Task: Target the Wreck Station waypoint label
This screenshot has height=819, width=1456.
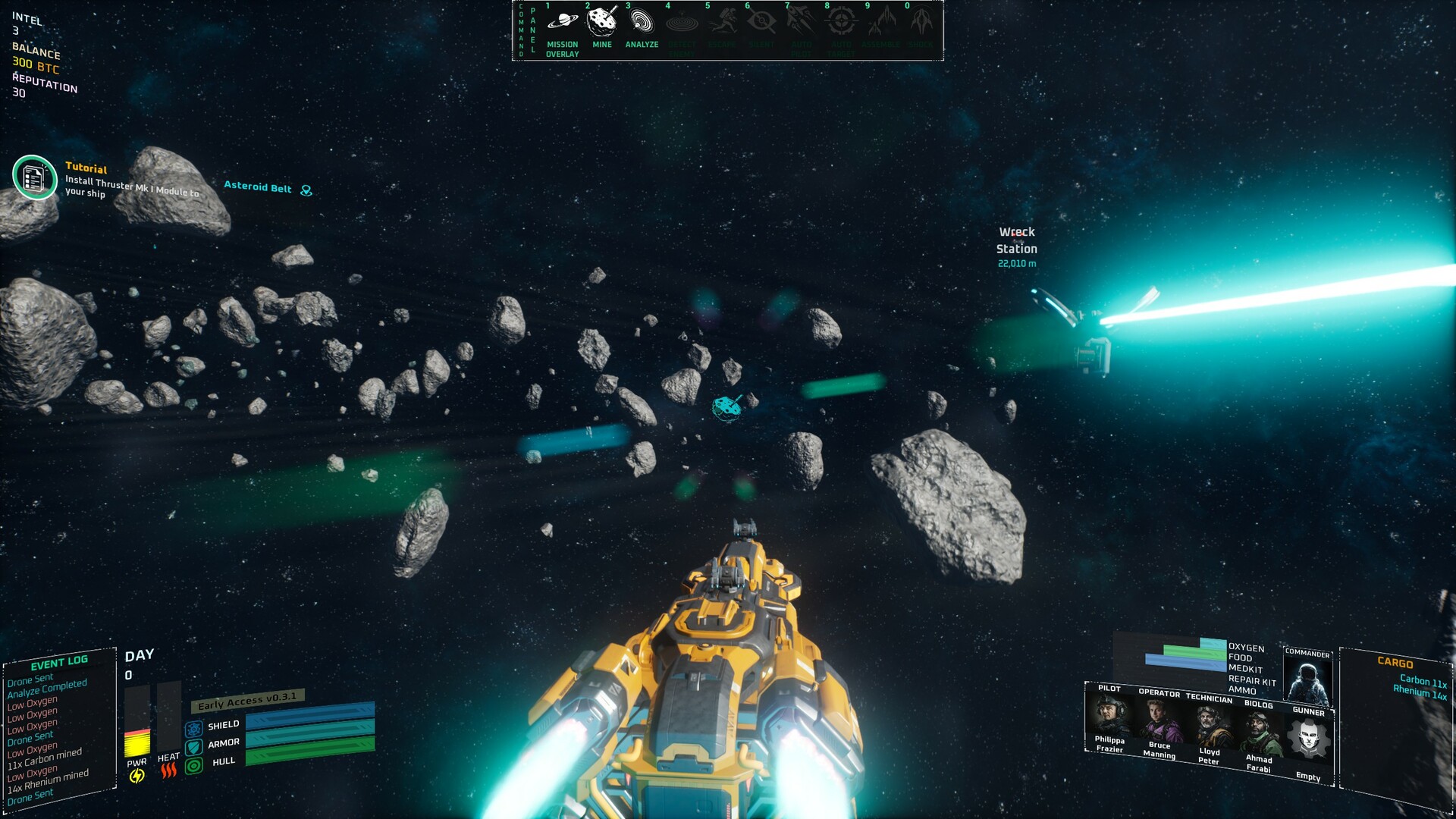Action: (1016, 240)
